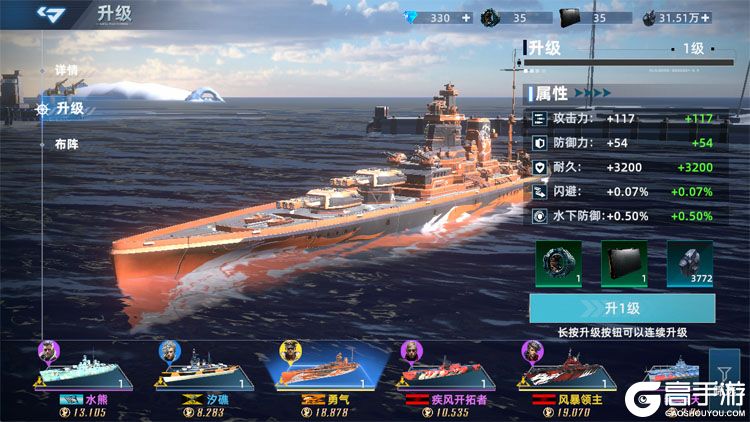
Task: Inspect the black briefcase material
Action: [x=622, y=263]
